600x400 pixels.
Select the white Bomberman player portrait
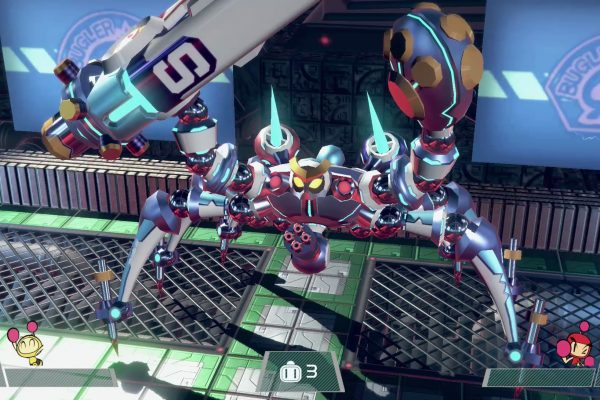(25, 345)
